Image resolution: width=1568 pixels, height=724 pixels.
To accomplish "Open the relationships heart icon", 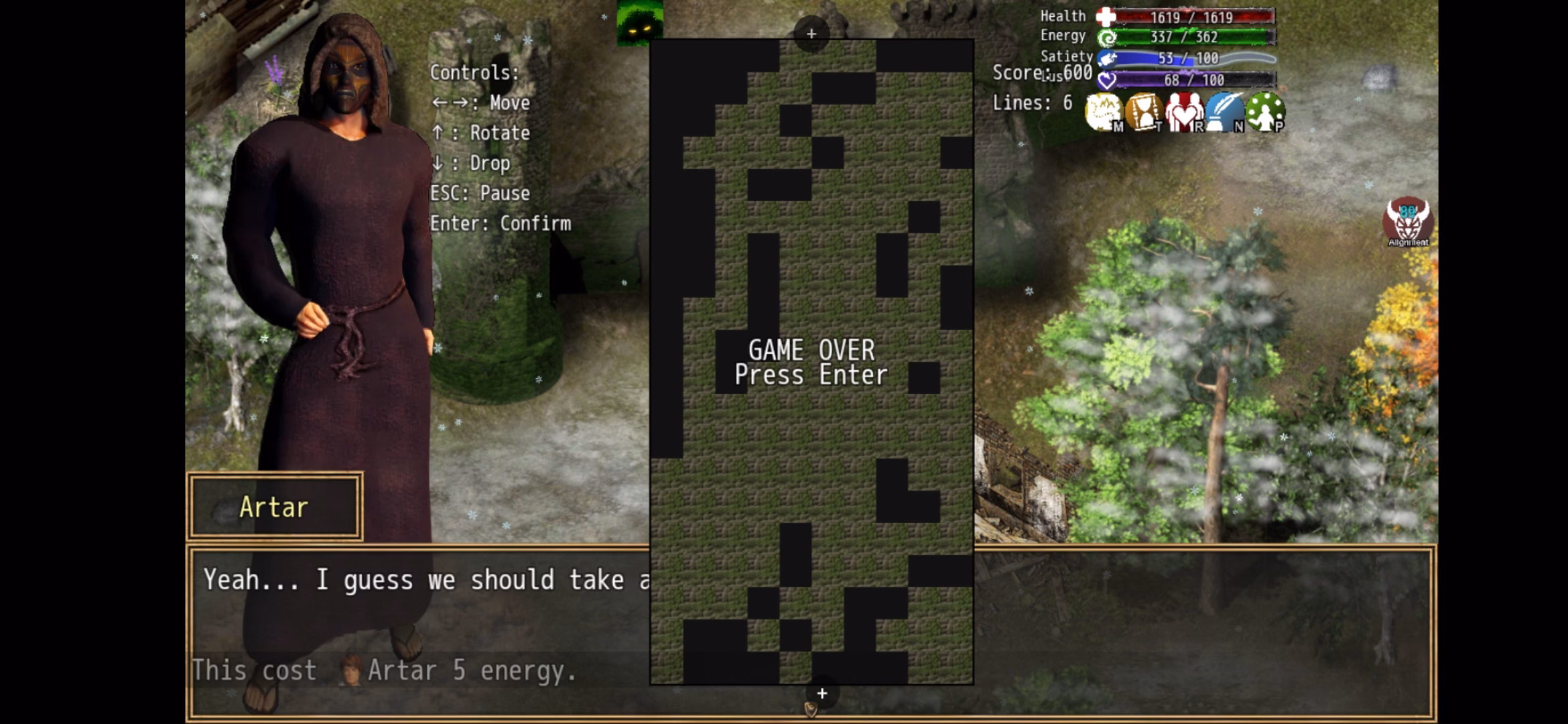I will pyautogui.click(x=1184, y=112).
